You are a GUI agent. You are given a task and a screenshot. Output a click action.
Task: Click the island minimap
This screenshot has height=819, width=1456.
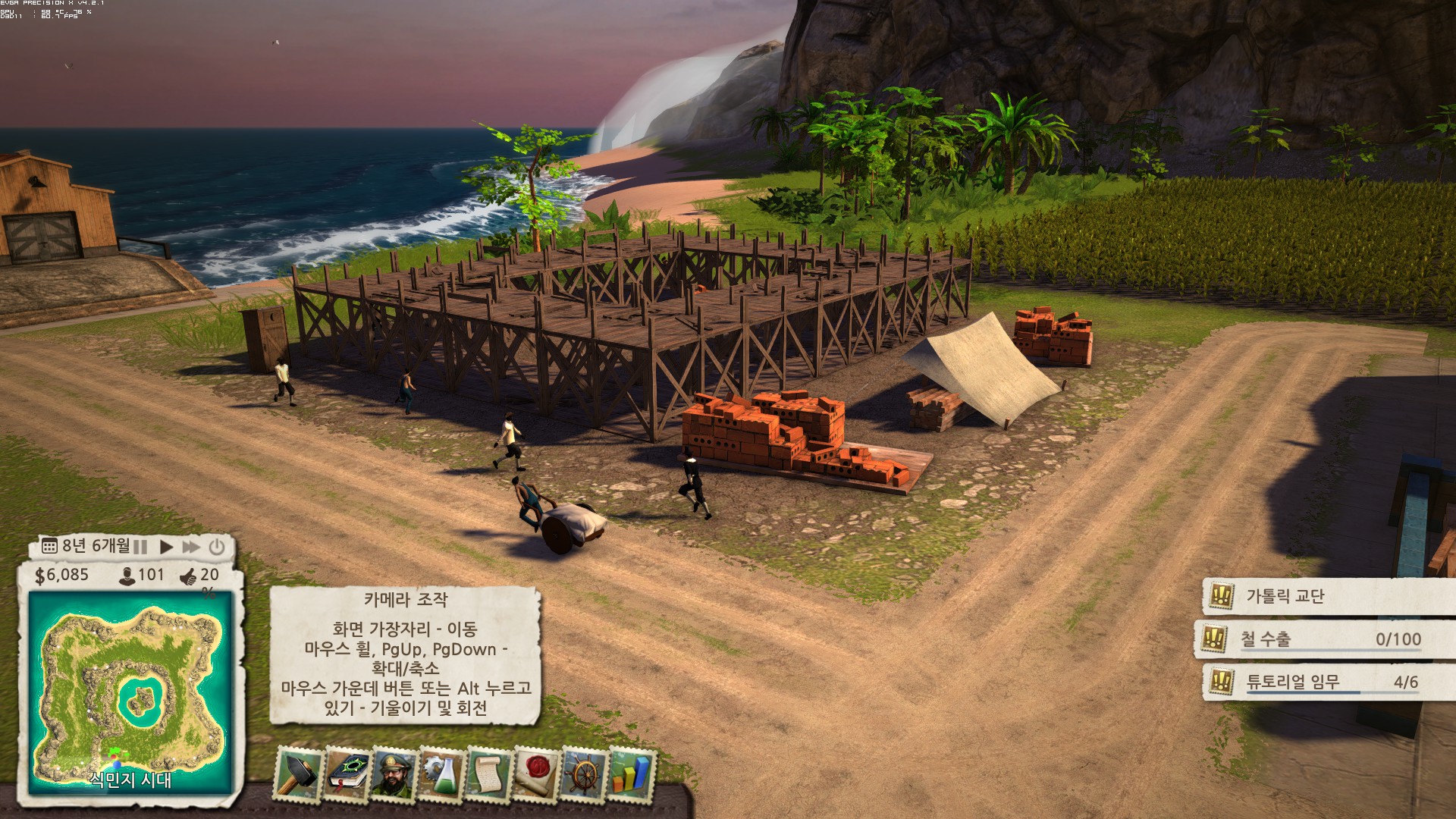click(130, 690)
